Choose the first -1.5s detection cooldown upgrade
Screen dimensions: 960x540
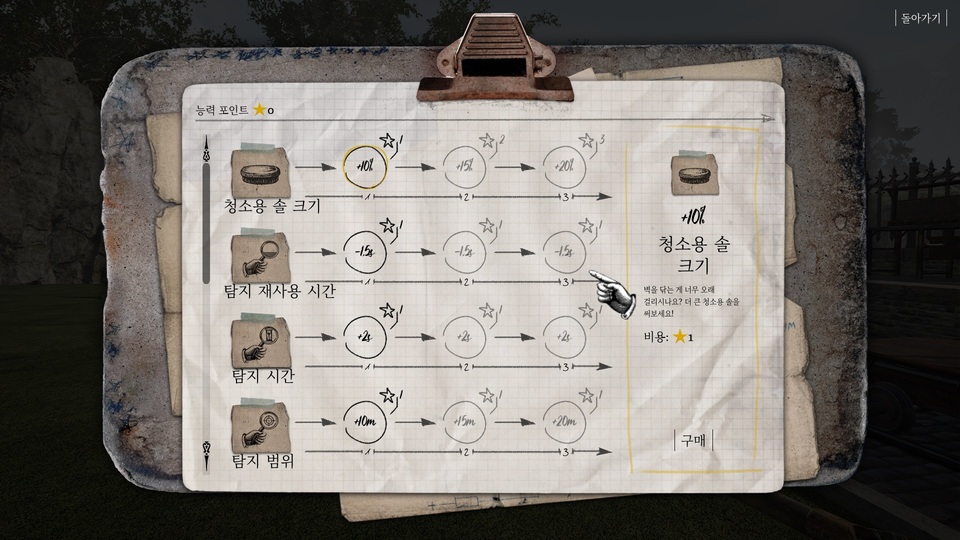tap(362, 250)
